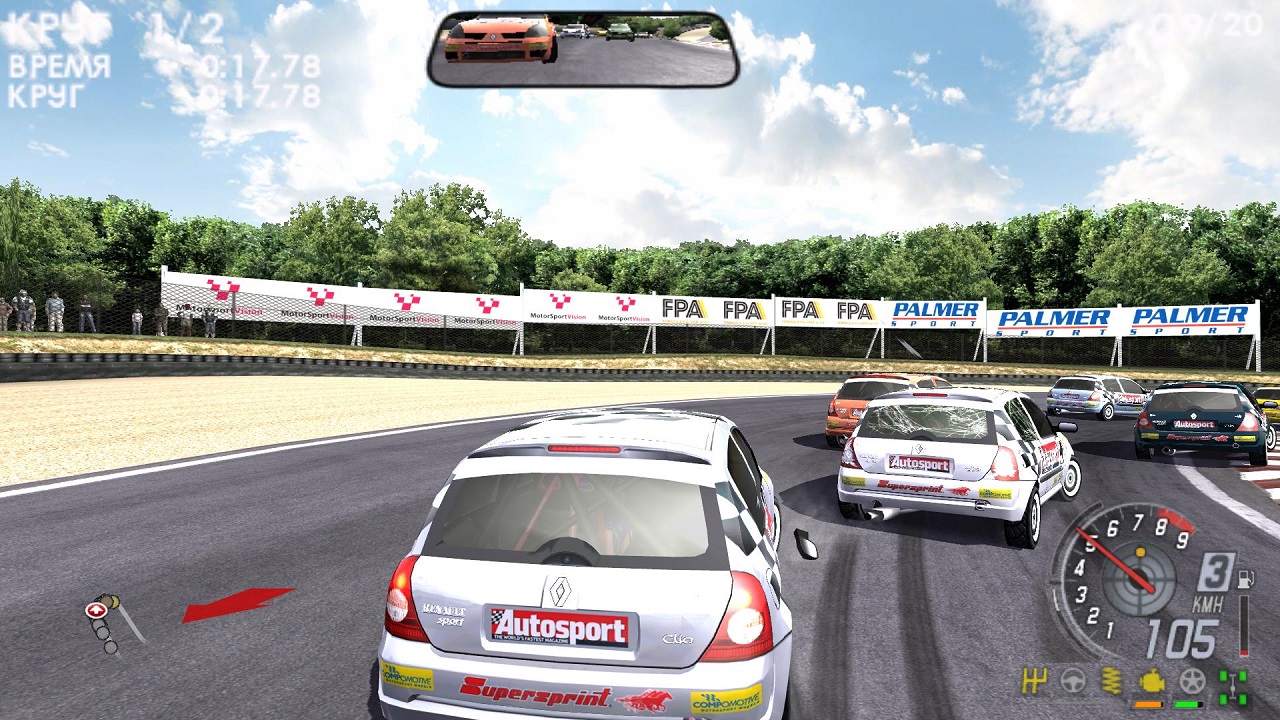The width and height of the screenshot is (1280, 720).
Task: Click the steering wheel damage icon
Action: click(1073, 682)
